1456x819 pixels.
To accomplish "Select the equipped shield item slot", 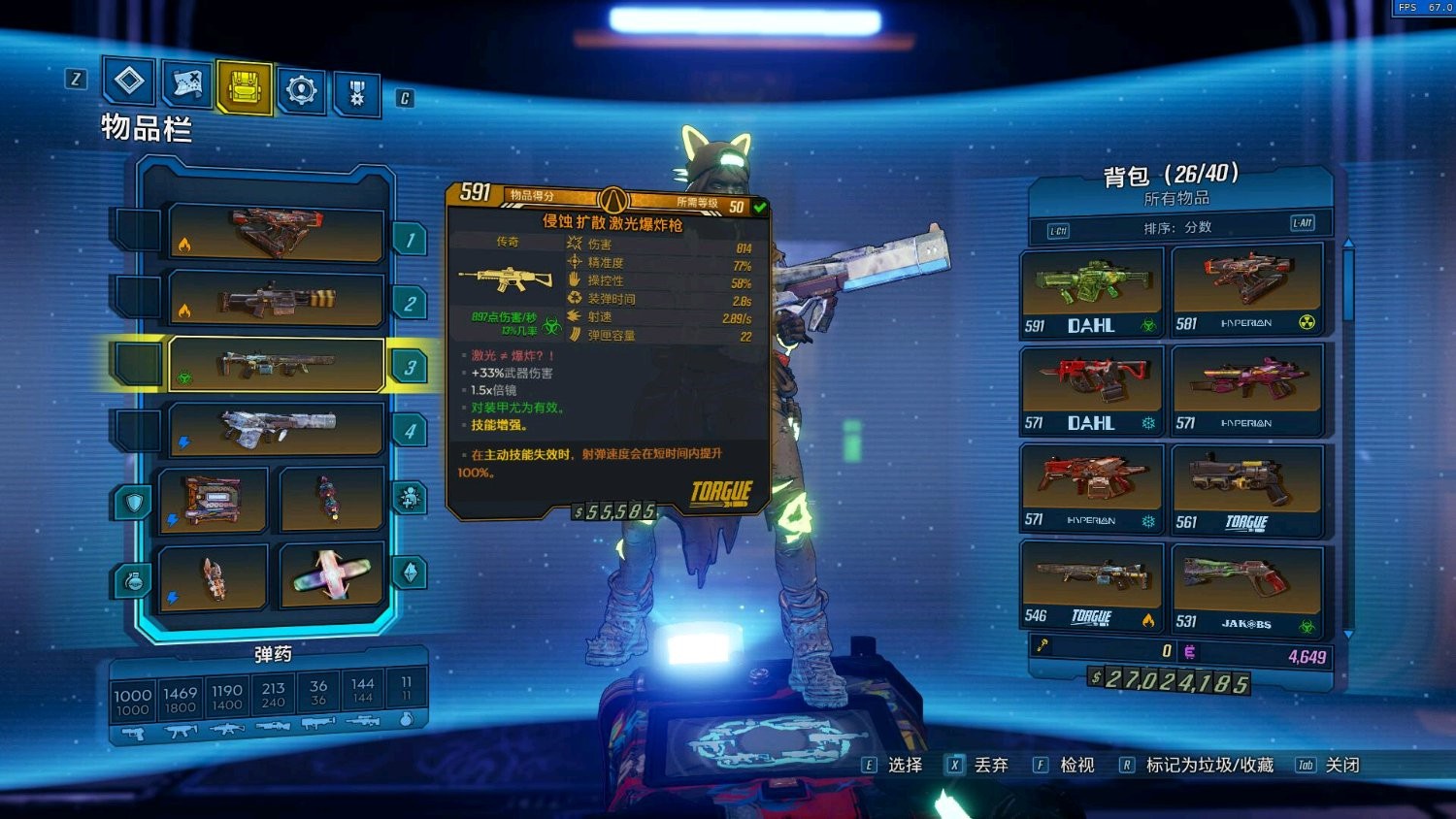I will click(213, 500).
